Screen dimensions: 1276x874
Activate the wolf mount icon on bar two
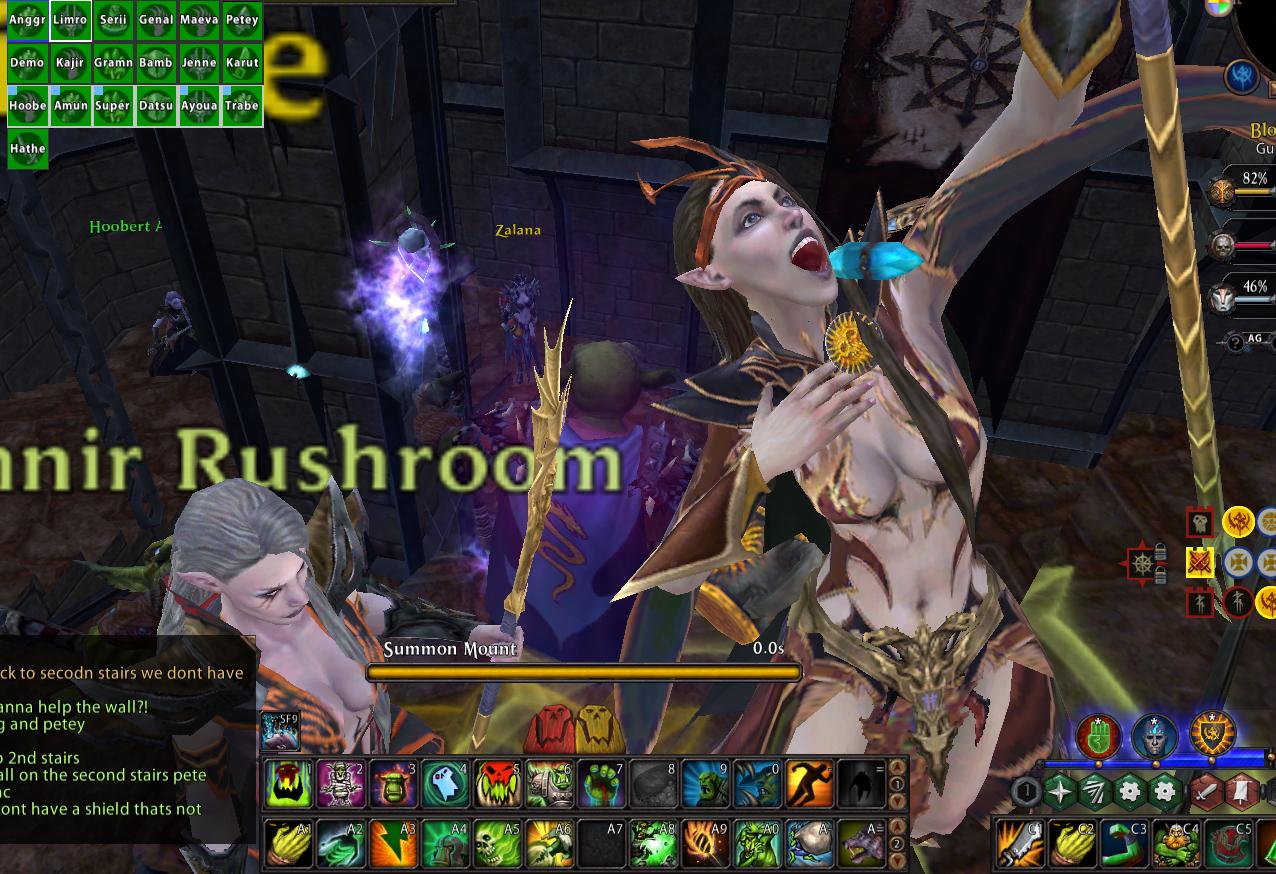(861, 843)
